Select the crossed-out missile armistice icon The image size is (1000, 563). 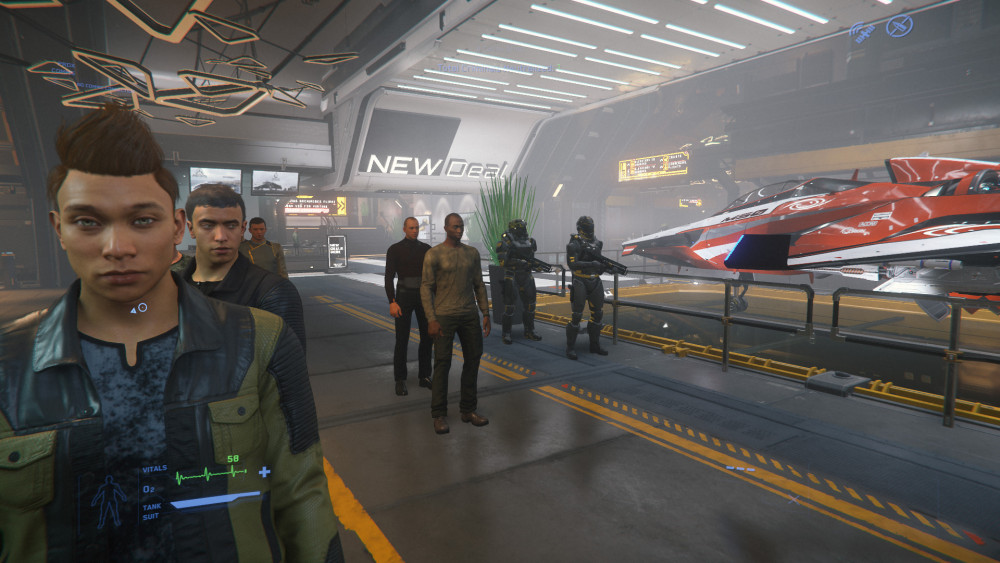pyautogui.click(x=899, y=25)
